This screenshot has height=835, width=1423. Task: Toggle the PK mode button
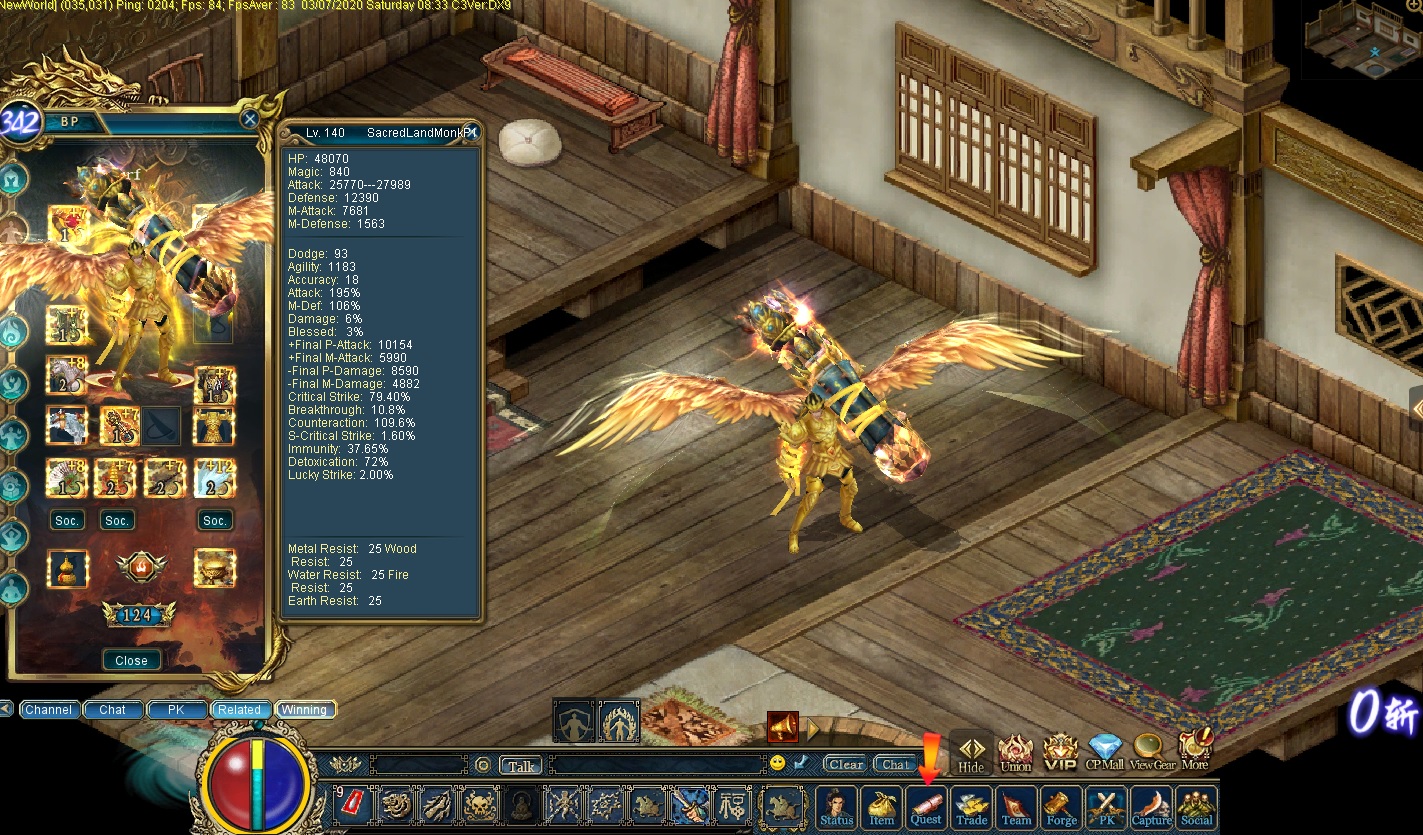coord(1106,806)
